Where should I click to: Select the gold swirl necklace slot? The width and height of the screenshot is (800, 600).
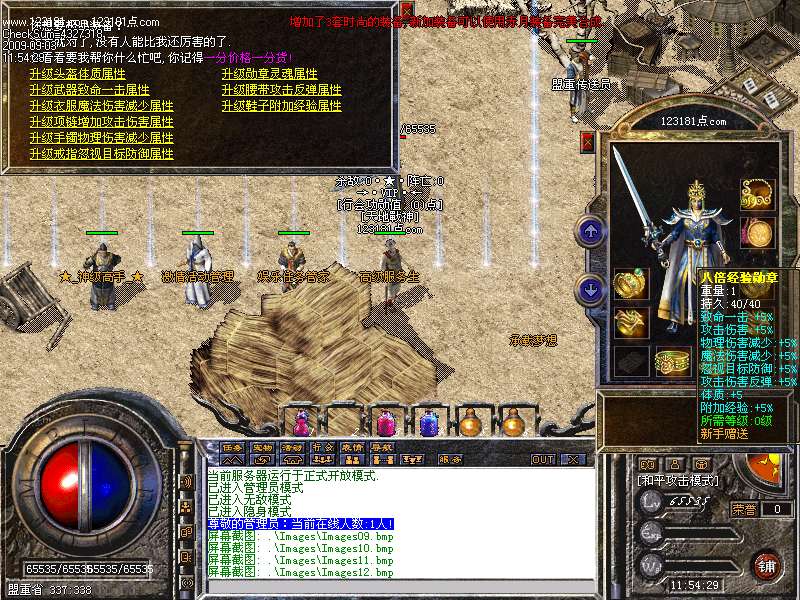click(757, 194)
